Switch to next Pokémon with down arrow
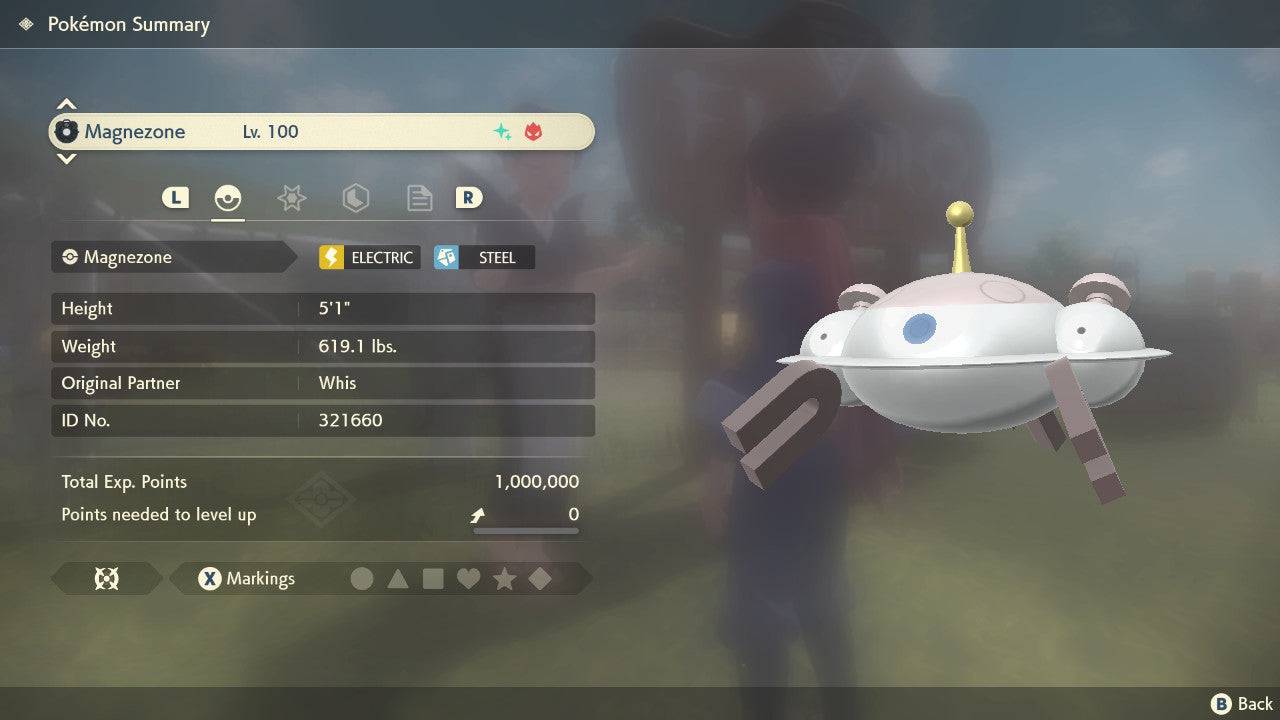Screen dimensions: 1280x720 pos(66,158)
